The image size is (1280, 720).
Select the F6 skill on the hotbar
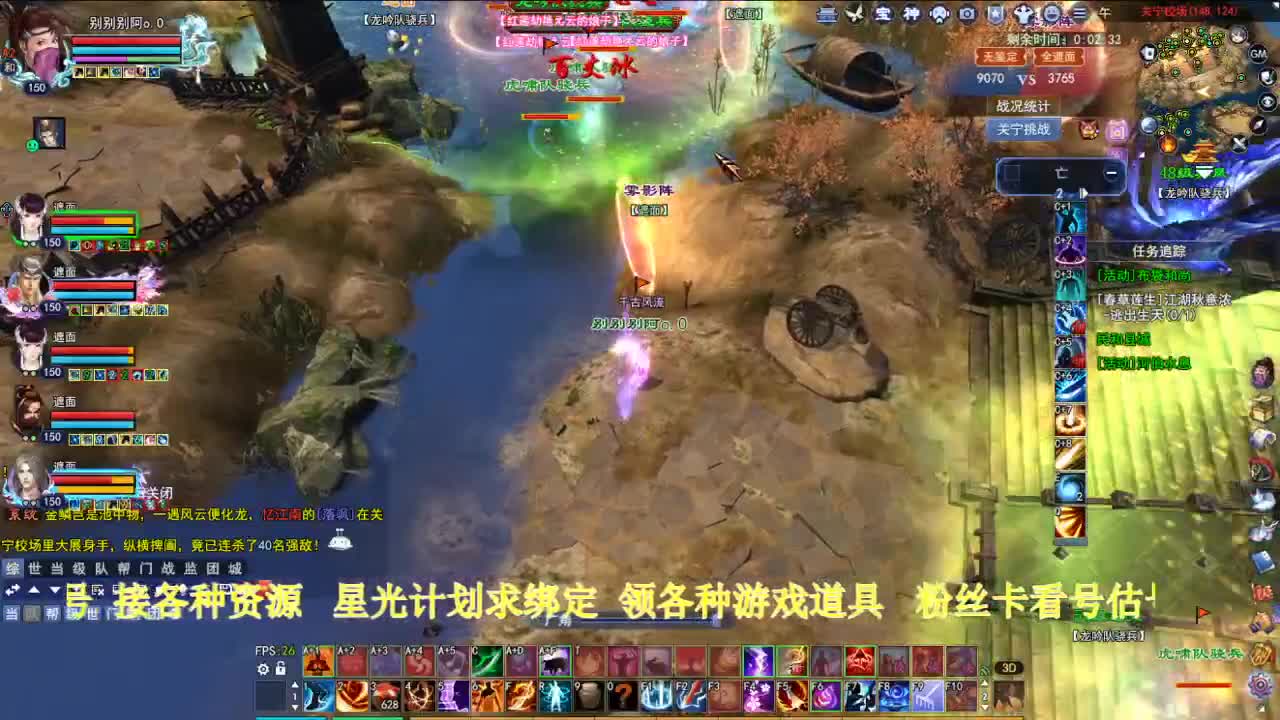pos(823,695)
